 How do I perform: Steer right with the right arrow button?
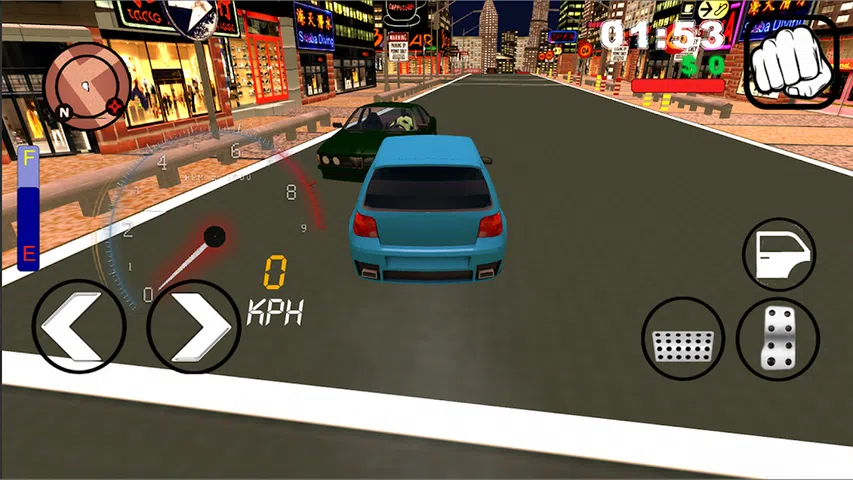click(194, 326)
